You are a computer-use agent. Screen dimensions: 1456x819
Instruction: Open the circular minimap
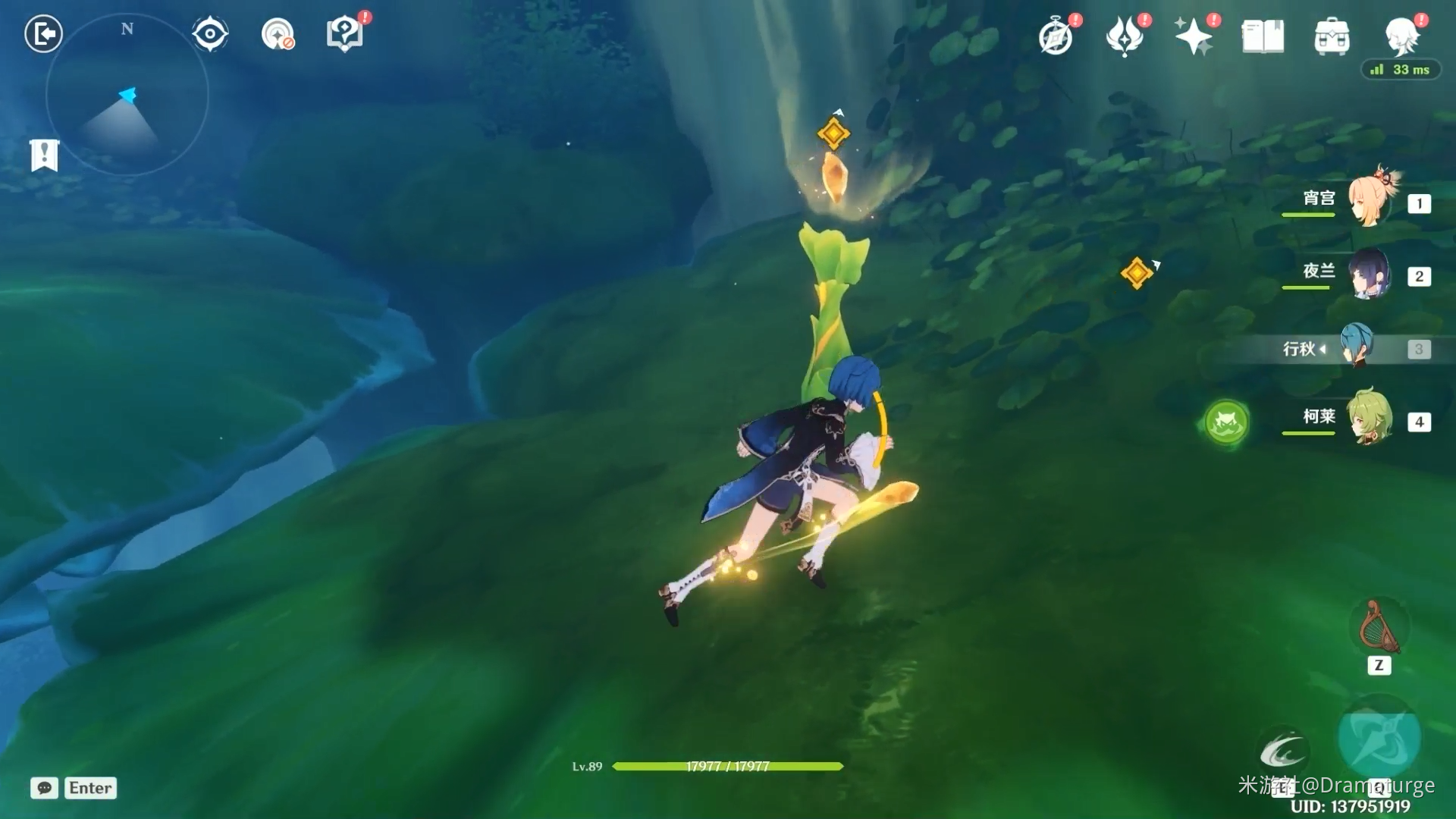tap(127, 96)
